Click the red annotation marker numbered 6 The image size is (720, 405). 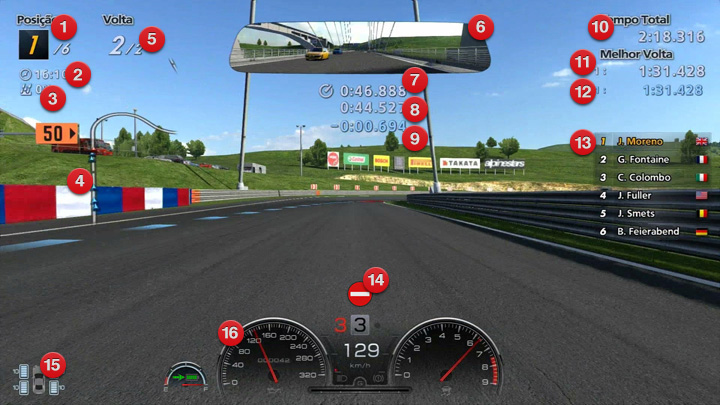(x=479, y=26)
